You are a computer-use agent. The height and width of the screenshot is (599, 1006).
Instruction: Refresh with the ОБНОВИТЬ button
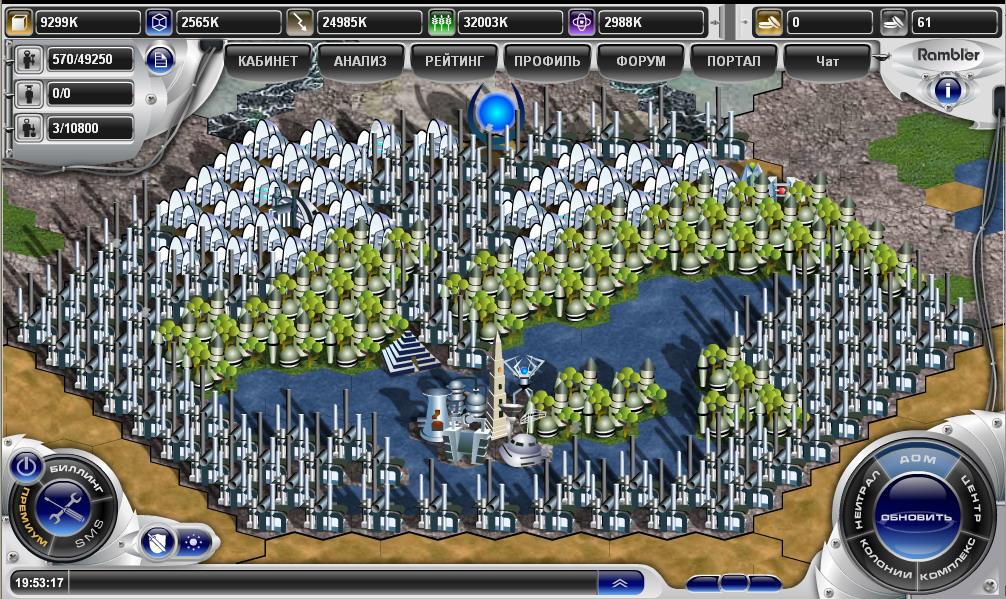click(915, 517)
